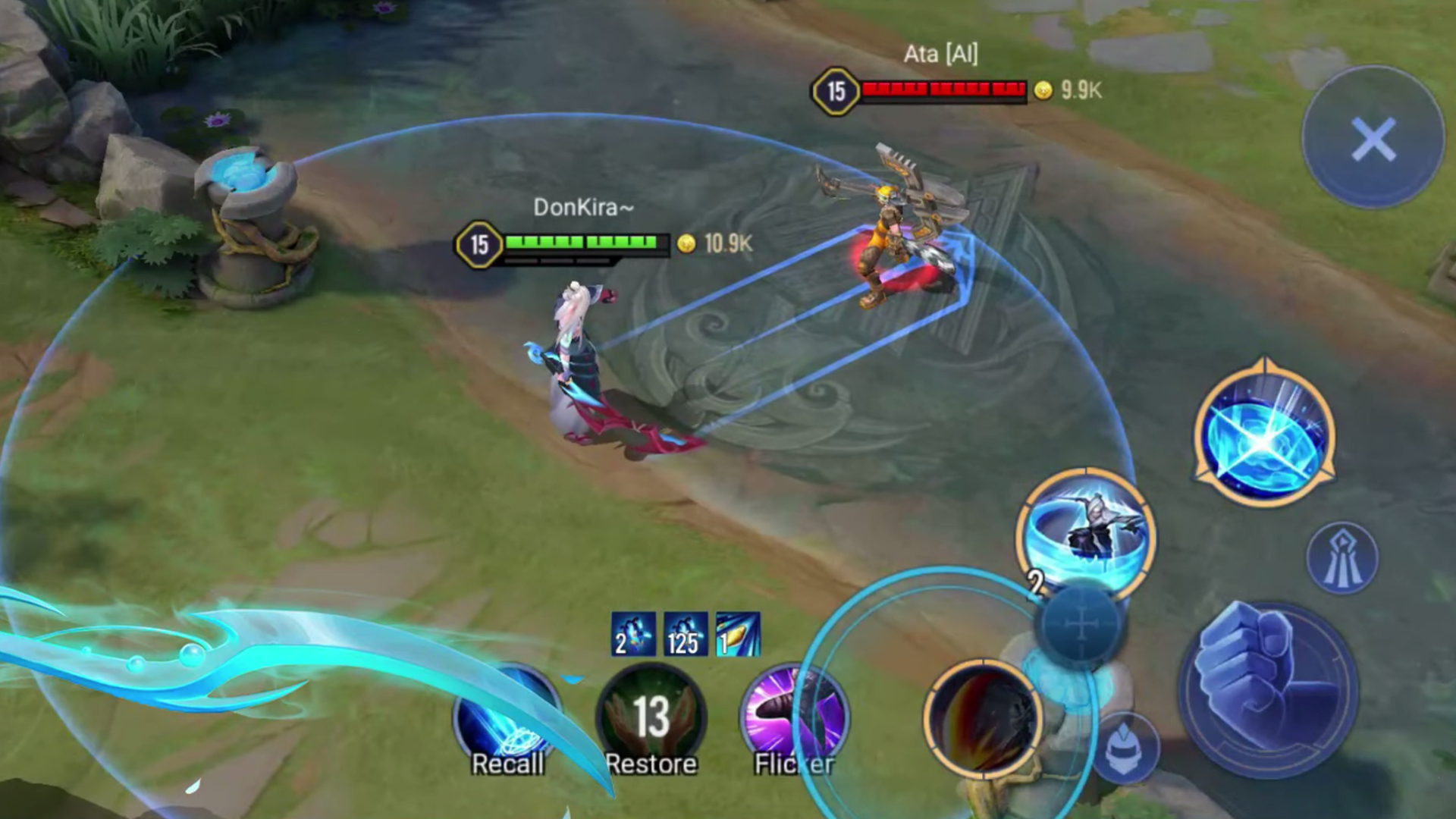Tap the helmet minion targeting icon

pyautogui.click(x=1125, y=747)
